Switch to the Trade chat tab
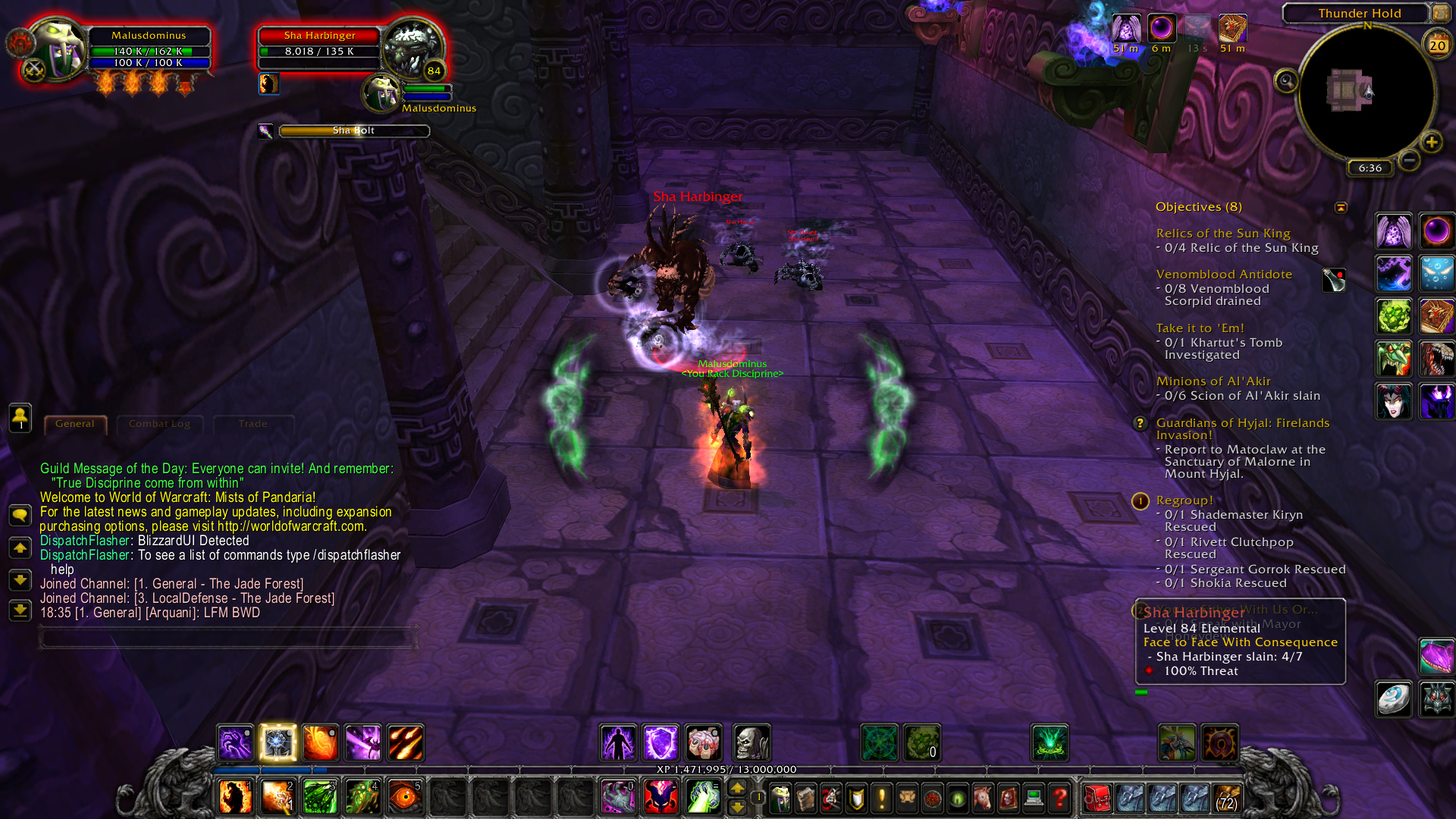1456x819 pixels. 253,424
